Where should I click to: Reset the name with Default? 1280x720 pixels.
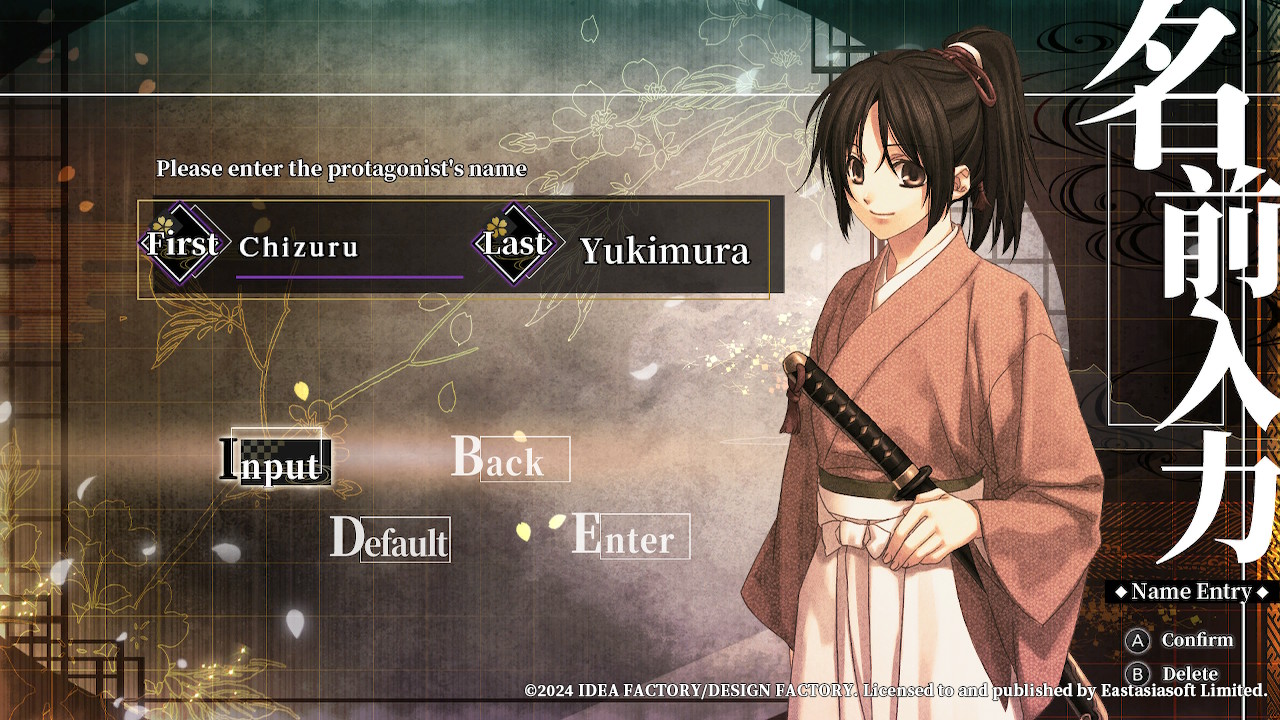(x=390, y=539)
